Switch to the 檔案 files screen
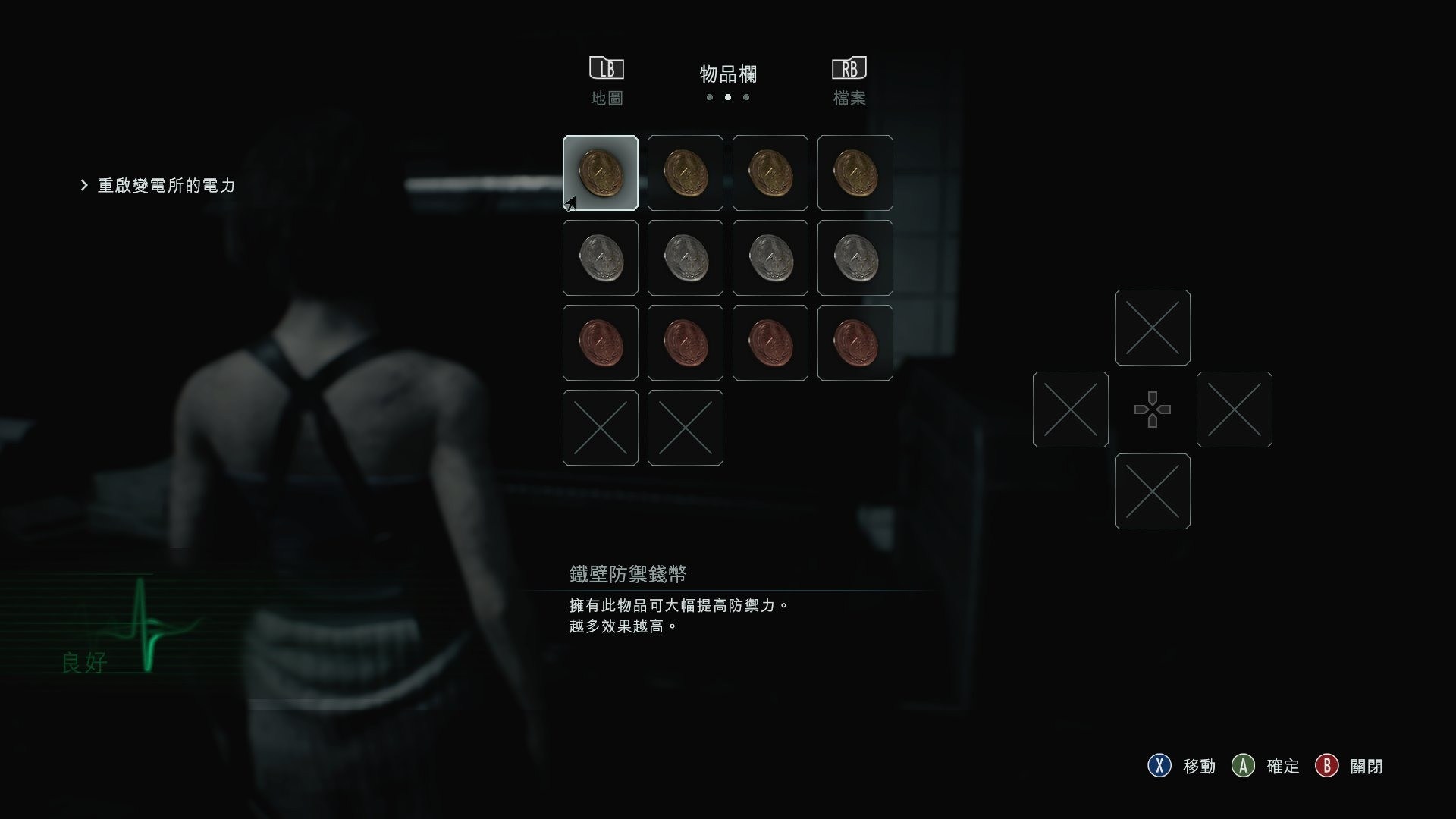1456x819 pixels. pyautogui.click(x=849, y=97)
